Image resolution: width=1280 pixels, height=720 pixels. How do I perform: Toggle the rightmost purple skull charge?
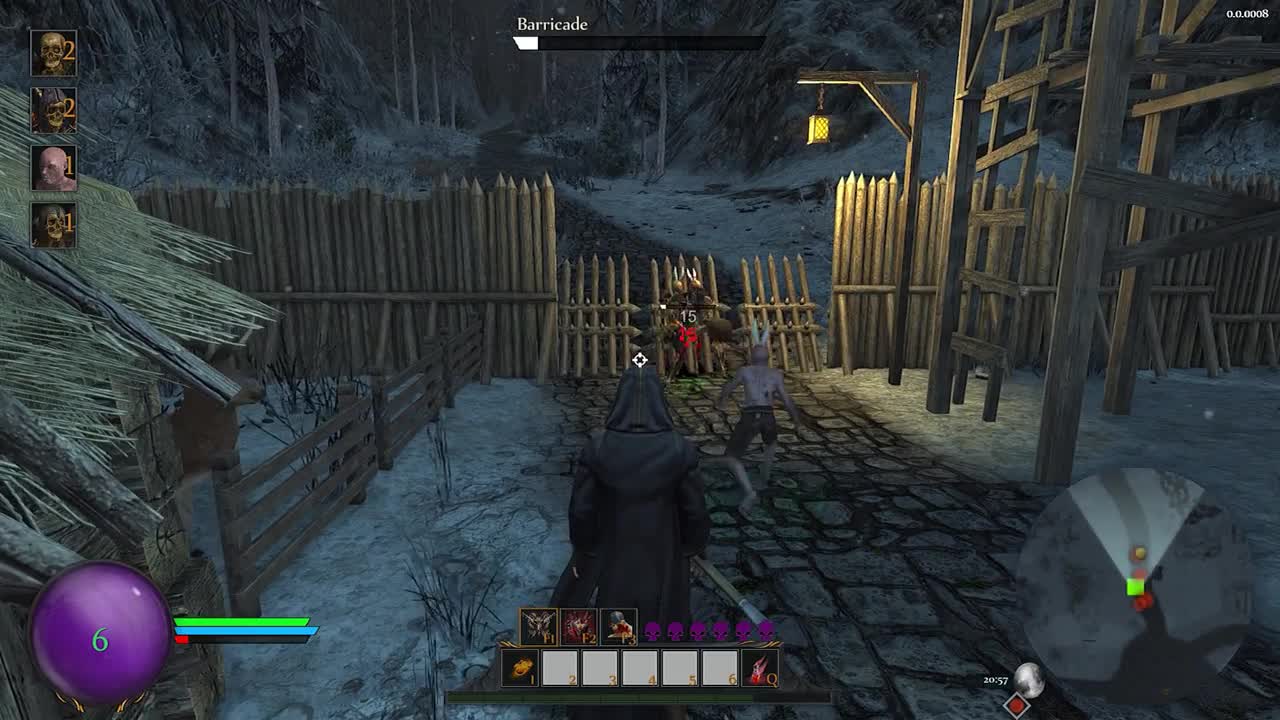(767, 630)
